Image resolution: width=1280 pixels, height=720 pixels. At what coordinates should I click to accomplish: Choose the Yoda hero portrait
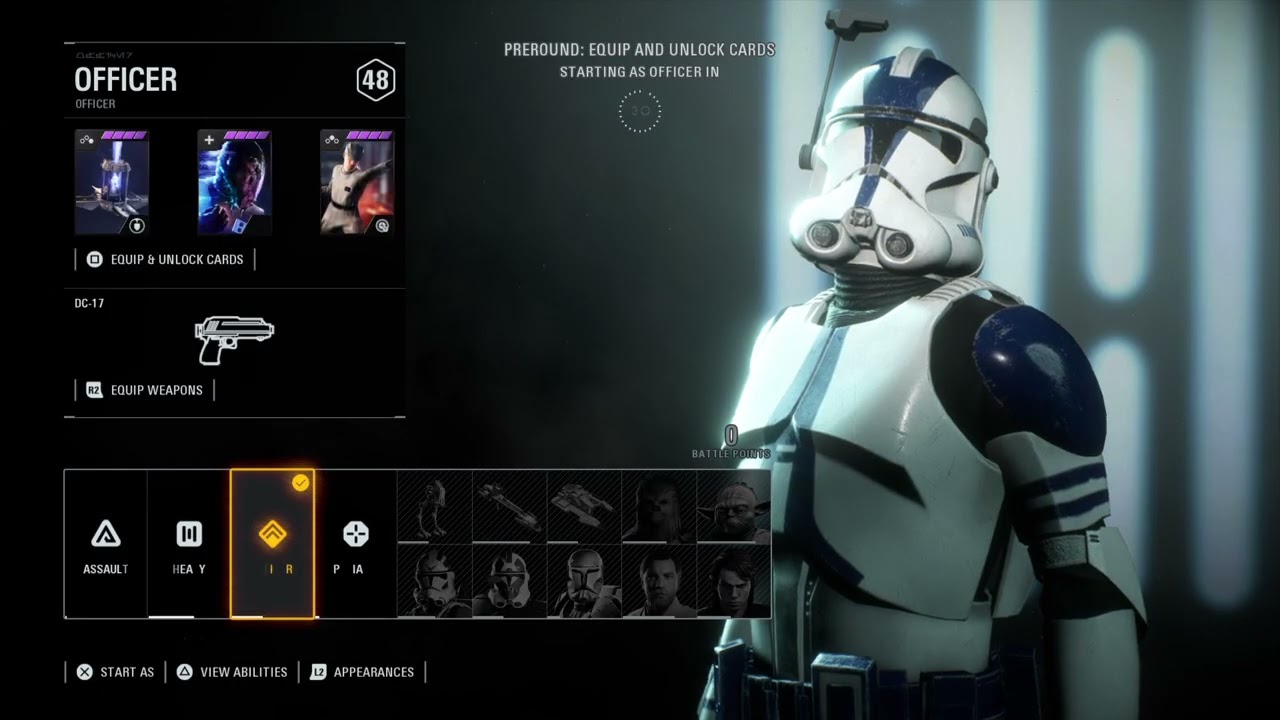pyautogui.click(x=734, y=506)
